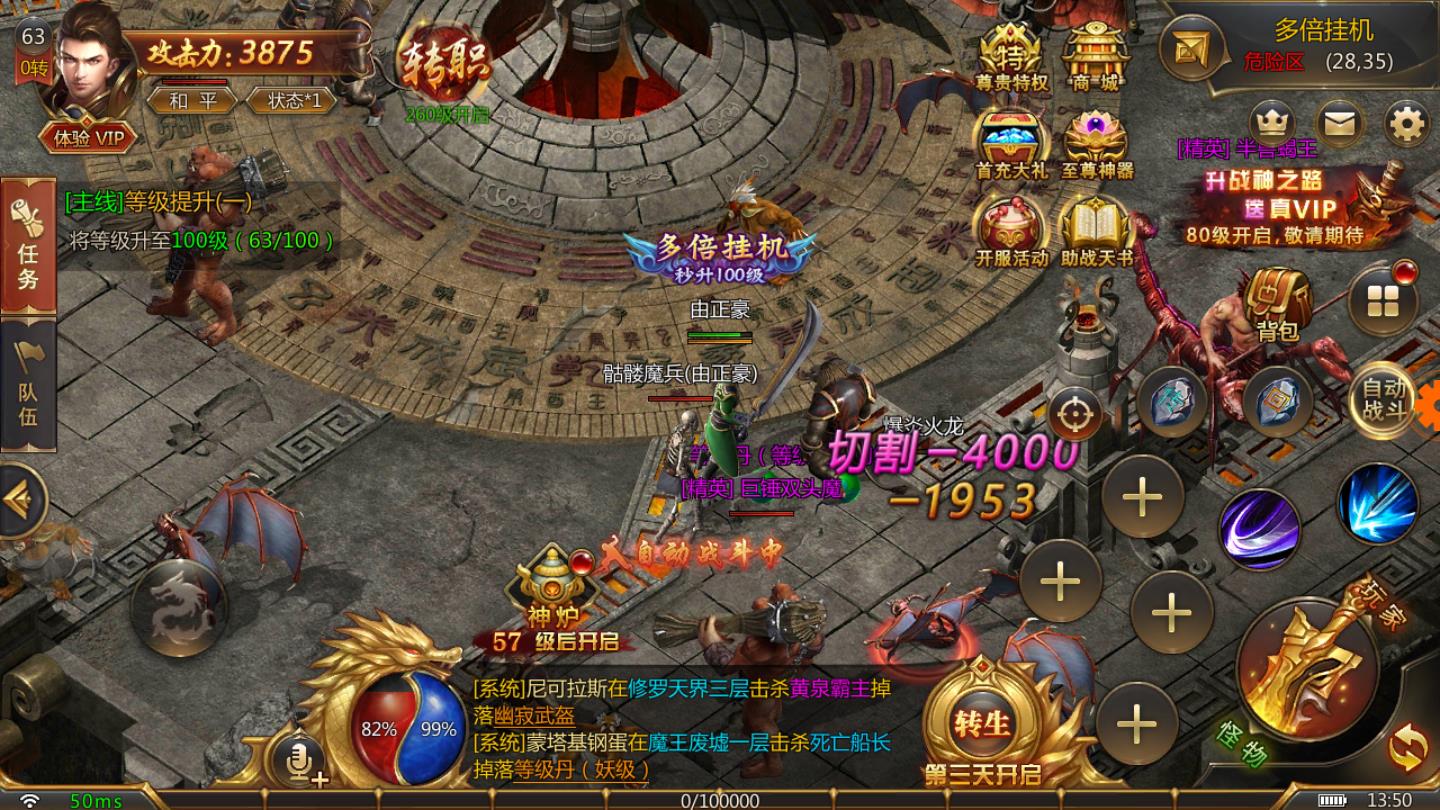1440x810 pixels.
Task: Claim the 首充大礼 first-charge gift
Action: coord(1008,135)
